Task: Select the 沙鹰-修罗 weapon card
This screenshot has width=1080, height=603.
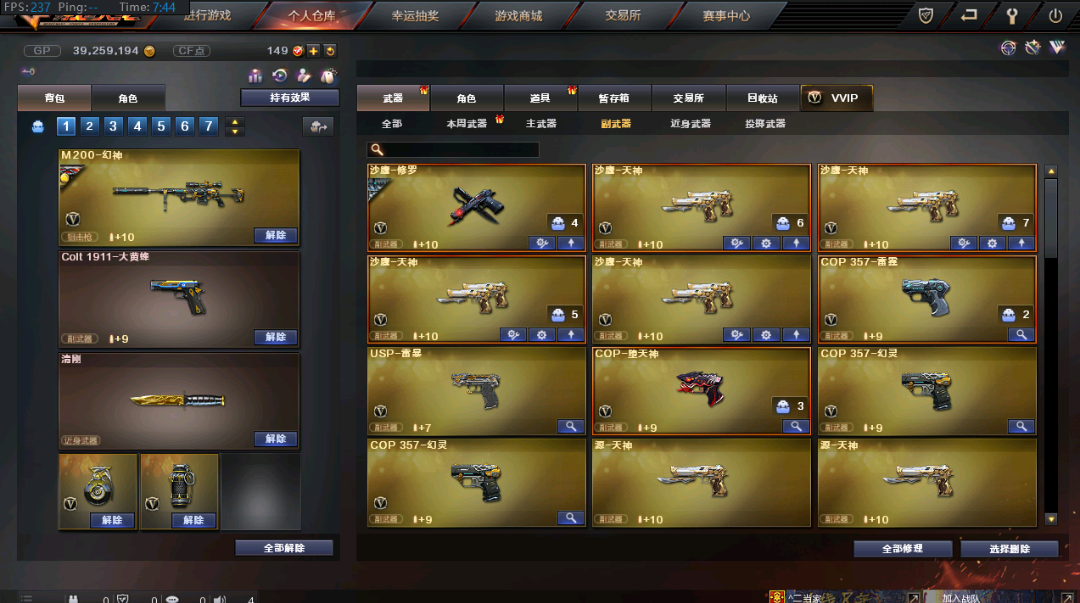Action: point(476,206)
